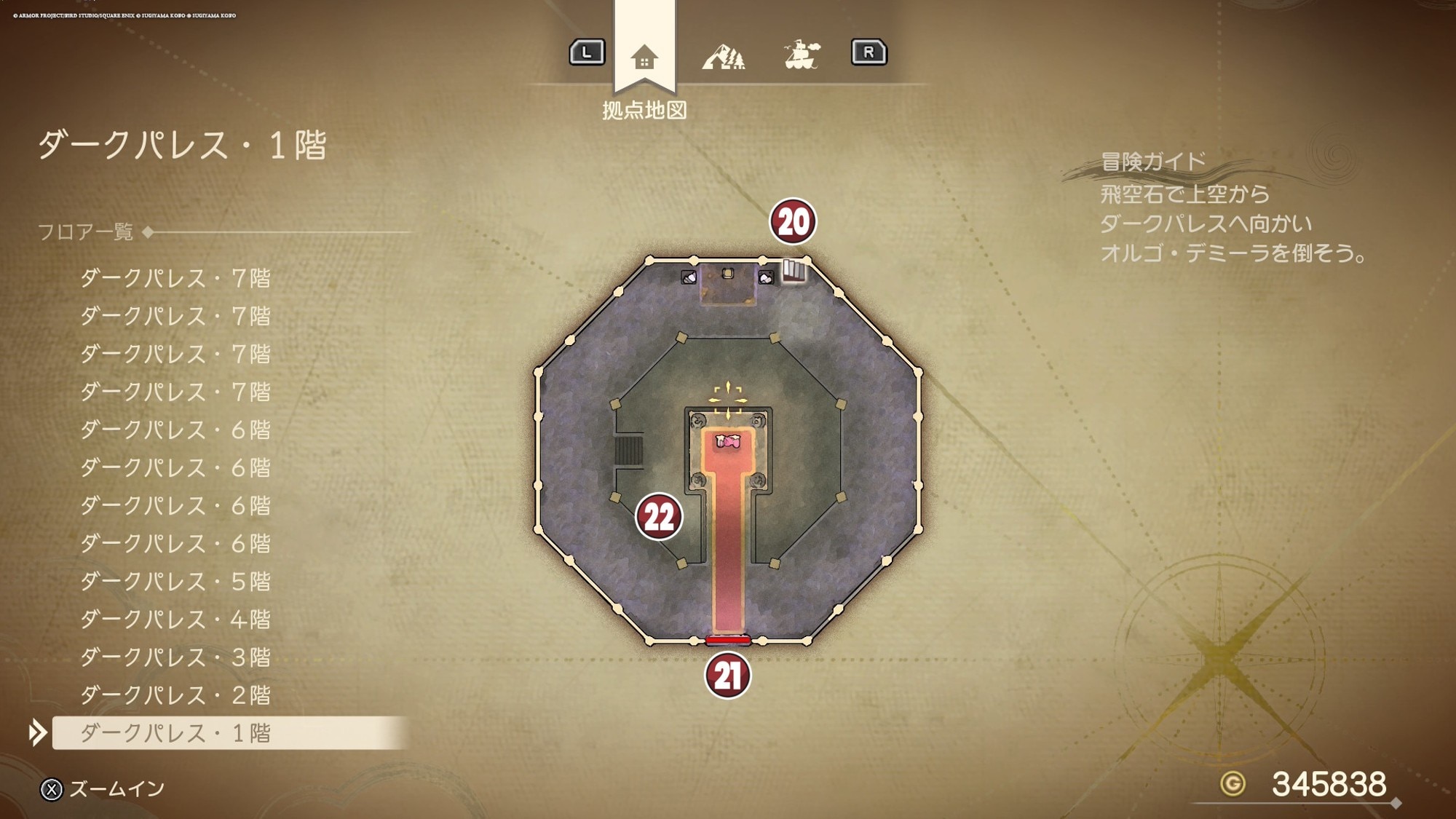
Task: Click the house icon 拠点地図 tab
Action: coord(644,57)
